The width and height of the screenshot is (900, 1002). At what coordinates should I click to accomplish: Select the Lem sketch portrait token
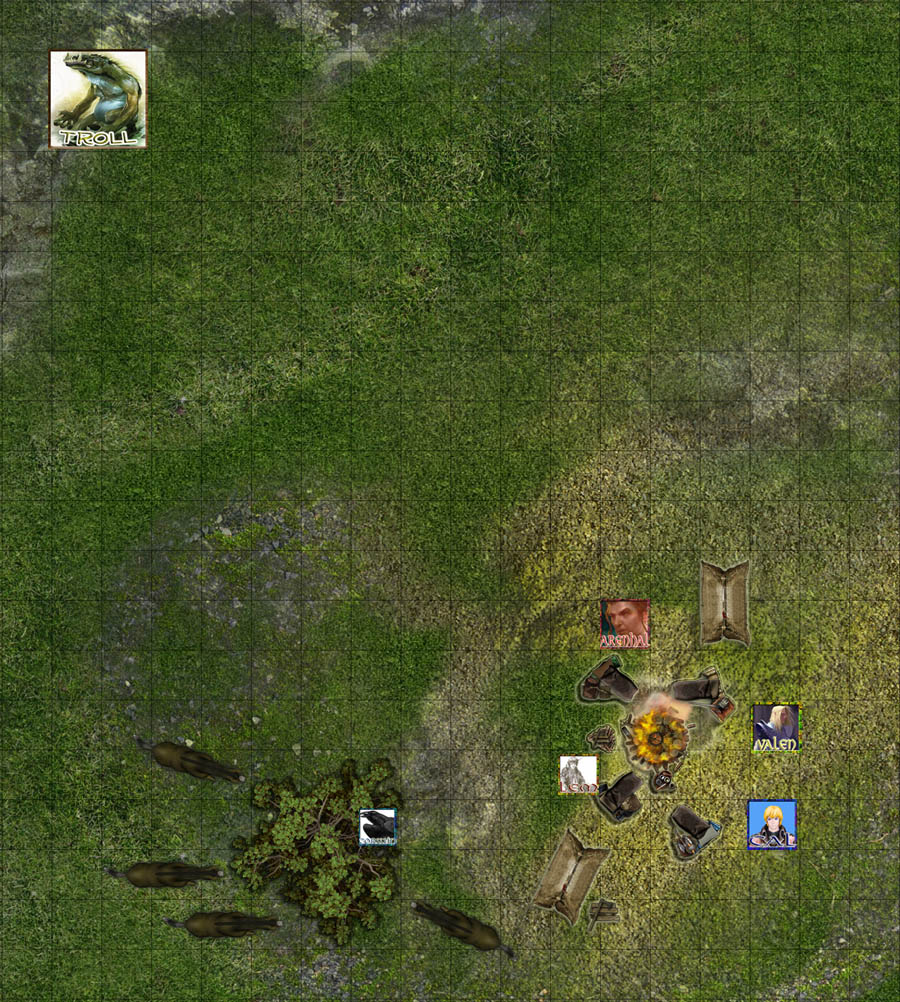click(x=578, y=775)
